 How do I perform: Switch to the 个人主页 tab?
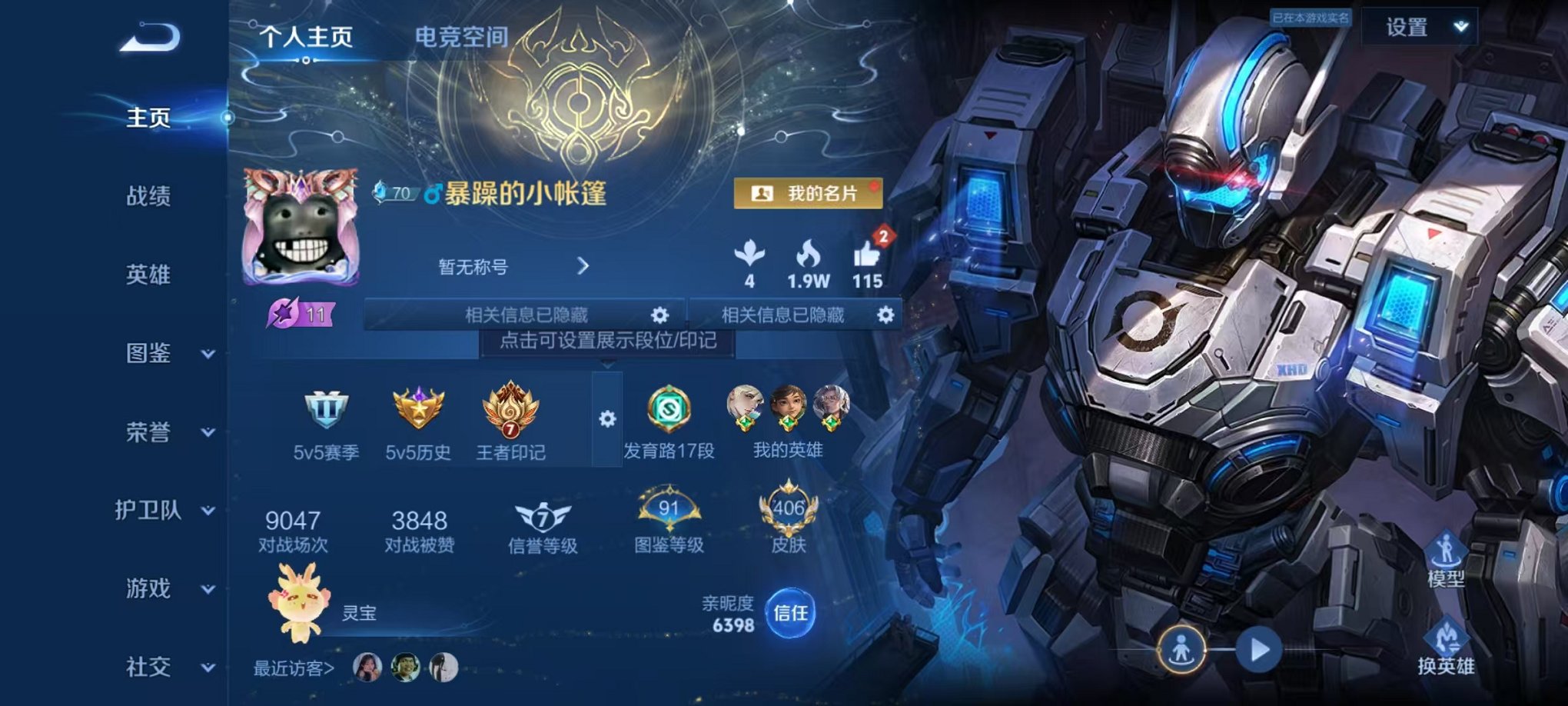tap(307, 35)
